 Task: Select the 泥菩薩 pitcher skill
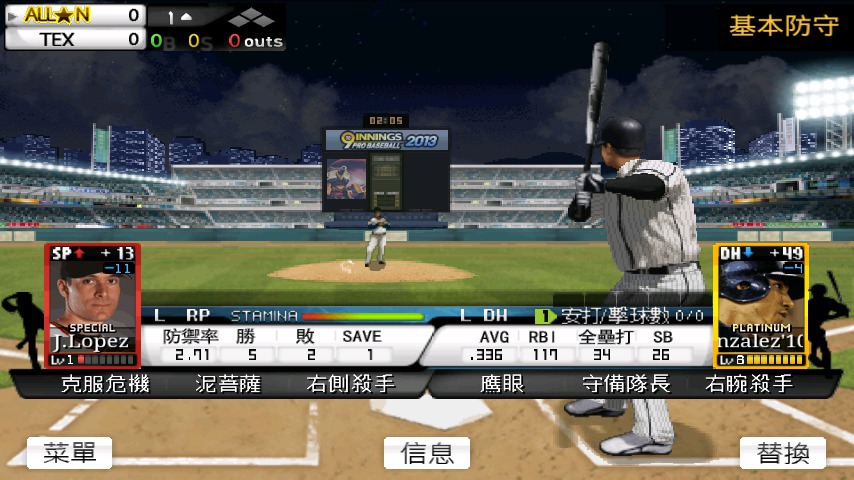(x=229, y=383)
